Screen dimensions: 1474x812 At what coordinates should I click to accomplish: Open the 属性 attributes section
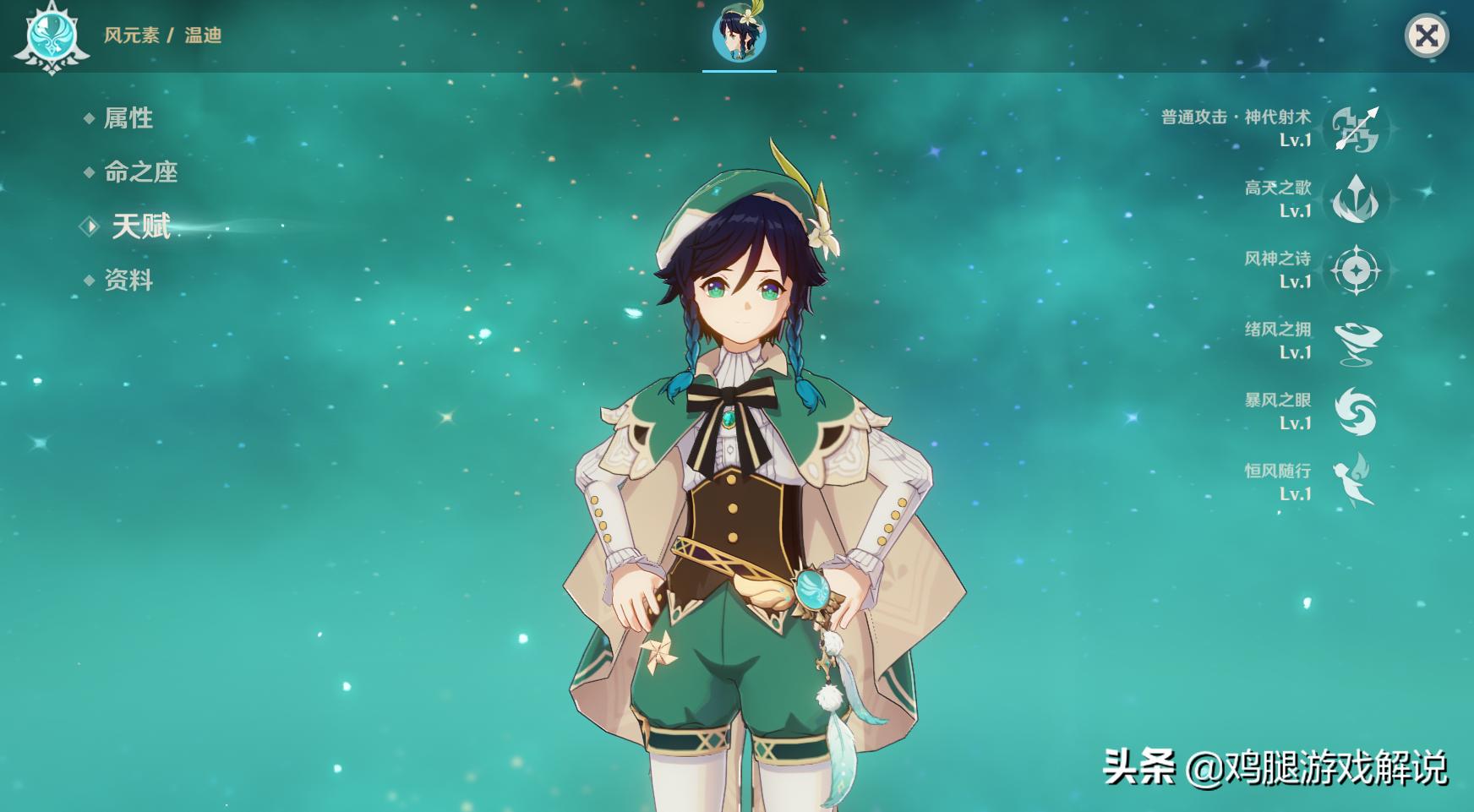(x=128, y=118)
